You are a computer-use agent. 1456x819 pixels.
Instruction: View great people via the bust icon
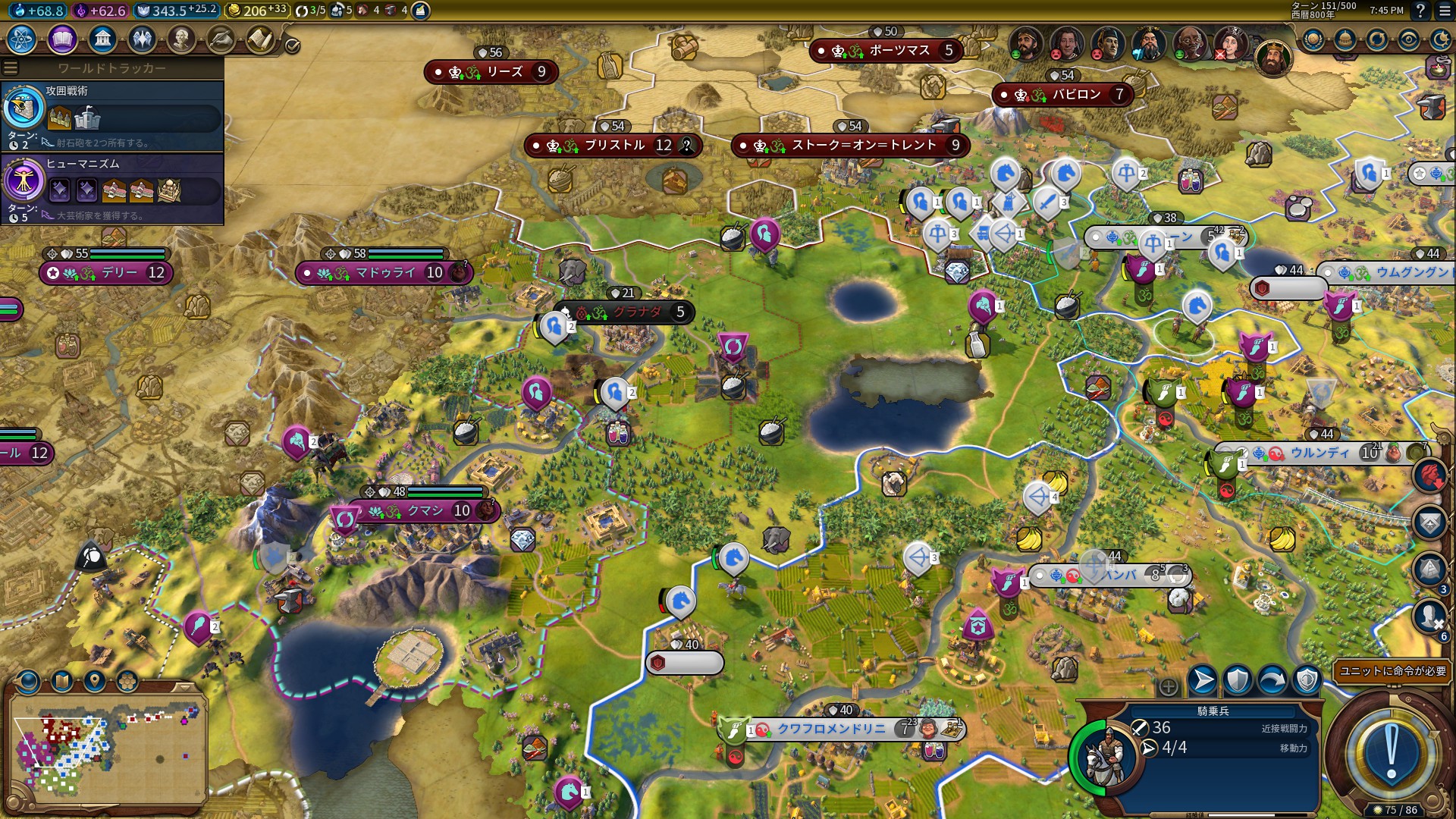pos(181,39)
